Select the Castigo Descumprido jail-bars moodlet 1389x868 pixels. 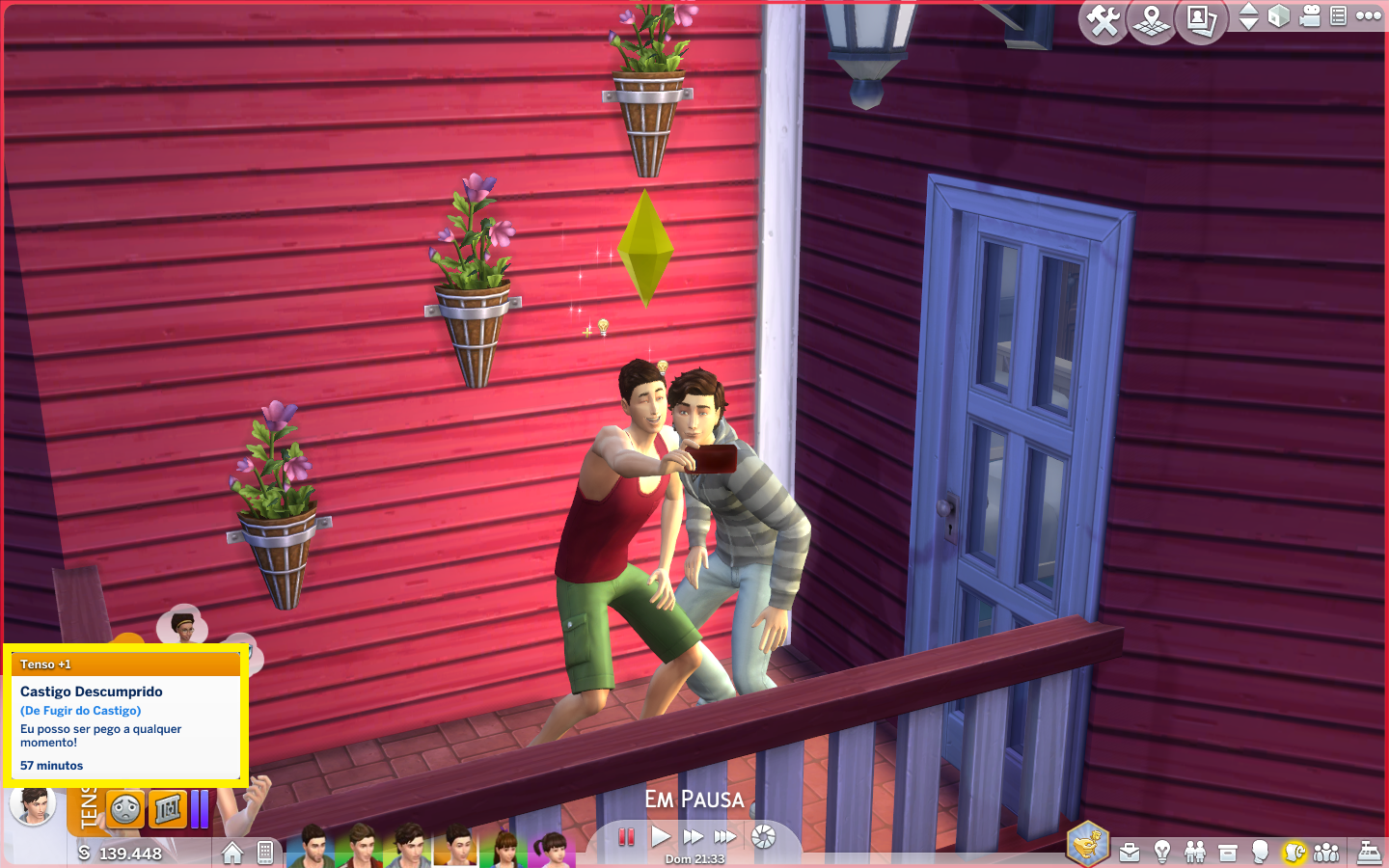pos(168,810)
